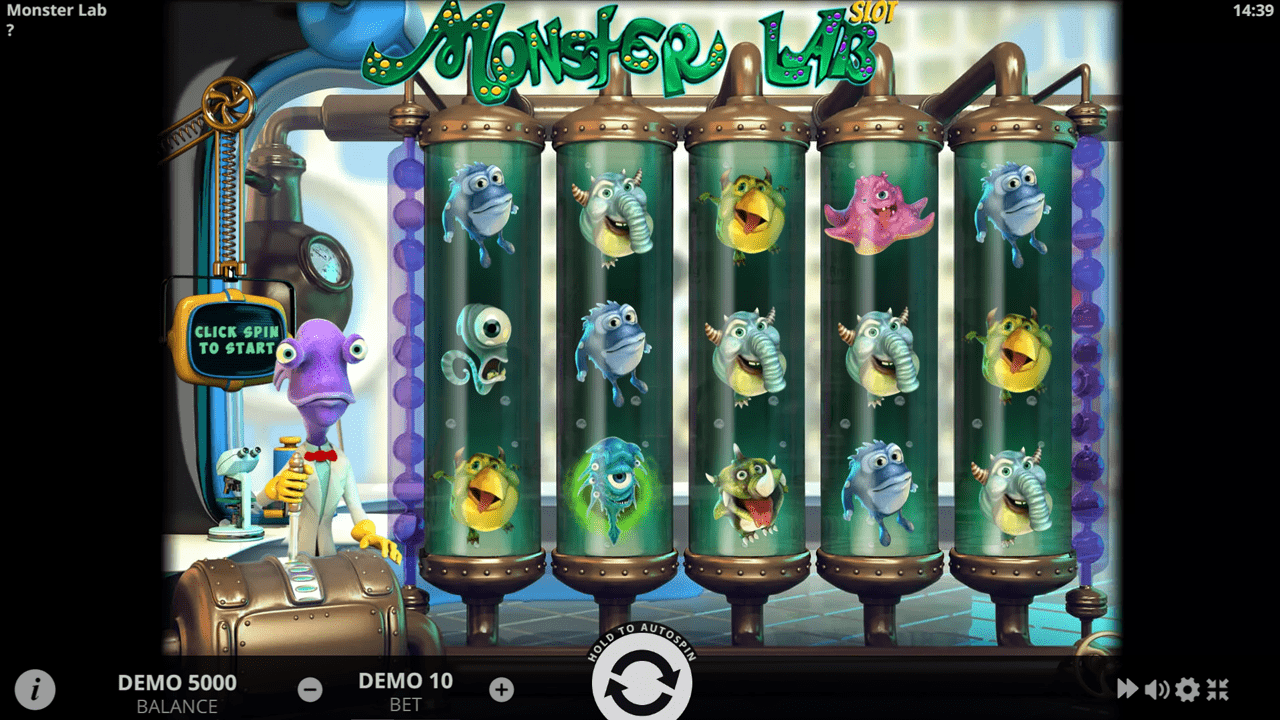Exit fullscreen with the collapse-arrows icon
The height and width of the screenshot is (720, 1280).
(1219, 687)
